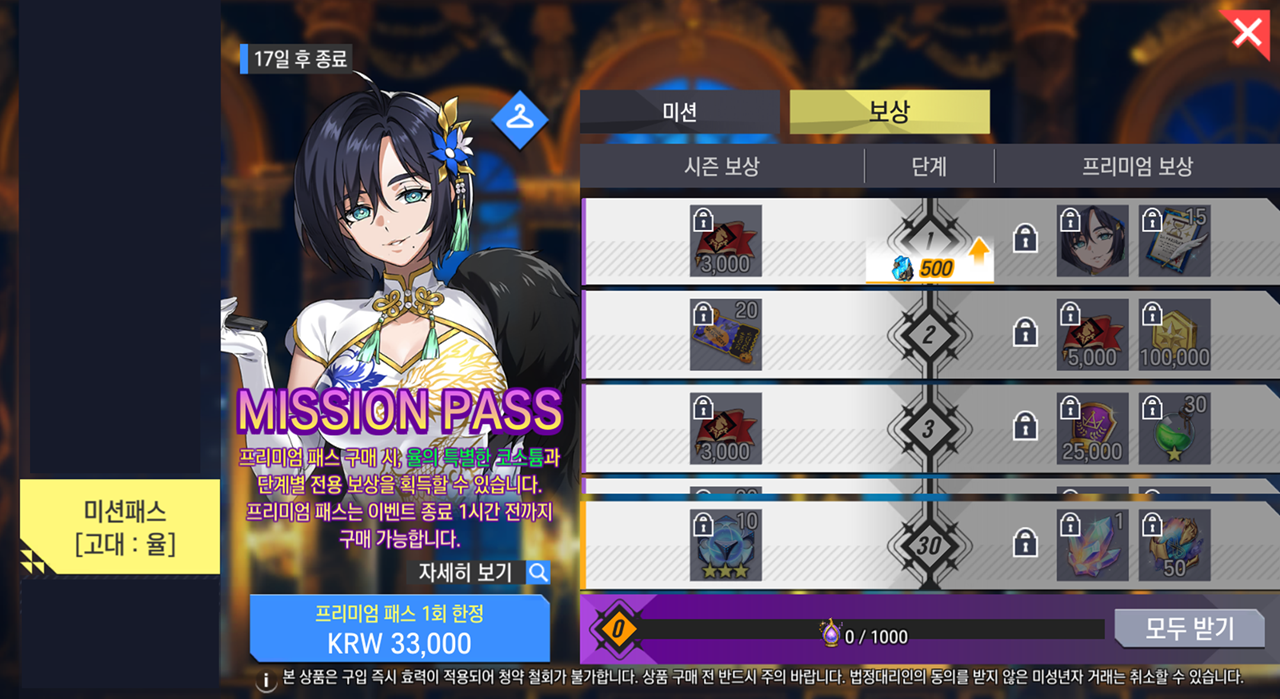Inspect the stage 2 ticket season reward
The height and width of the screenshot is (699, 1280).
(726, 335)
